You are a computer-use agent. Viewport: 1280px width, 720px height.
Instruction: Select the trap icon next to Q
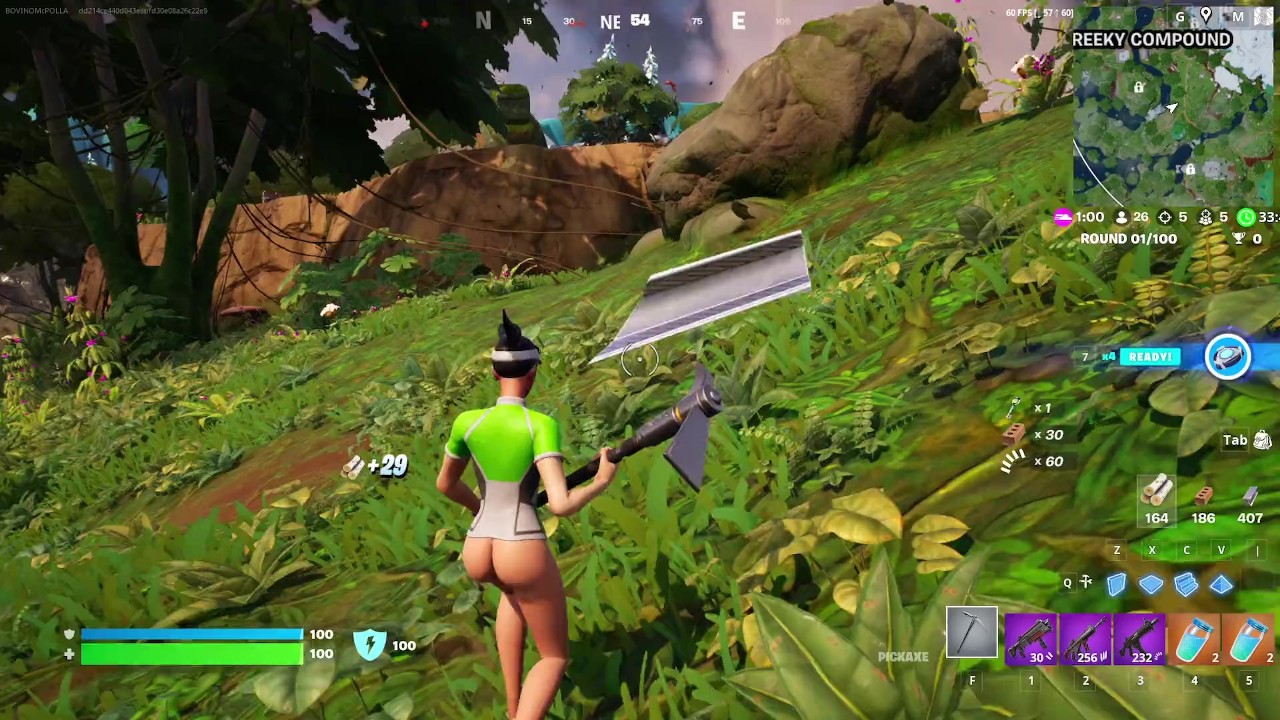(x=1086, y=583)
